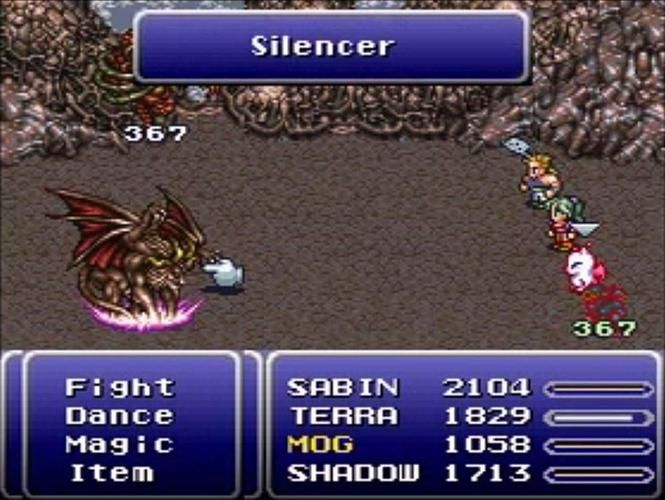Select the Dance command
The width and height of the screenshot is (665, 500).
point(119,416)
